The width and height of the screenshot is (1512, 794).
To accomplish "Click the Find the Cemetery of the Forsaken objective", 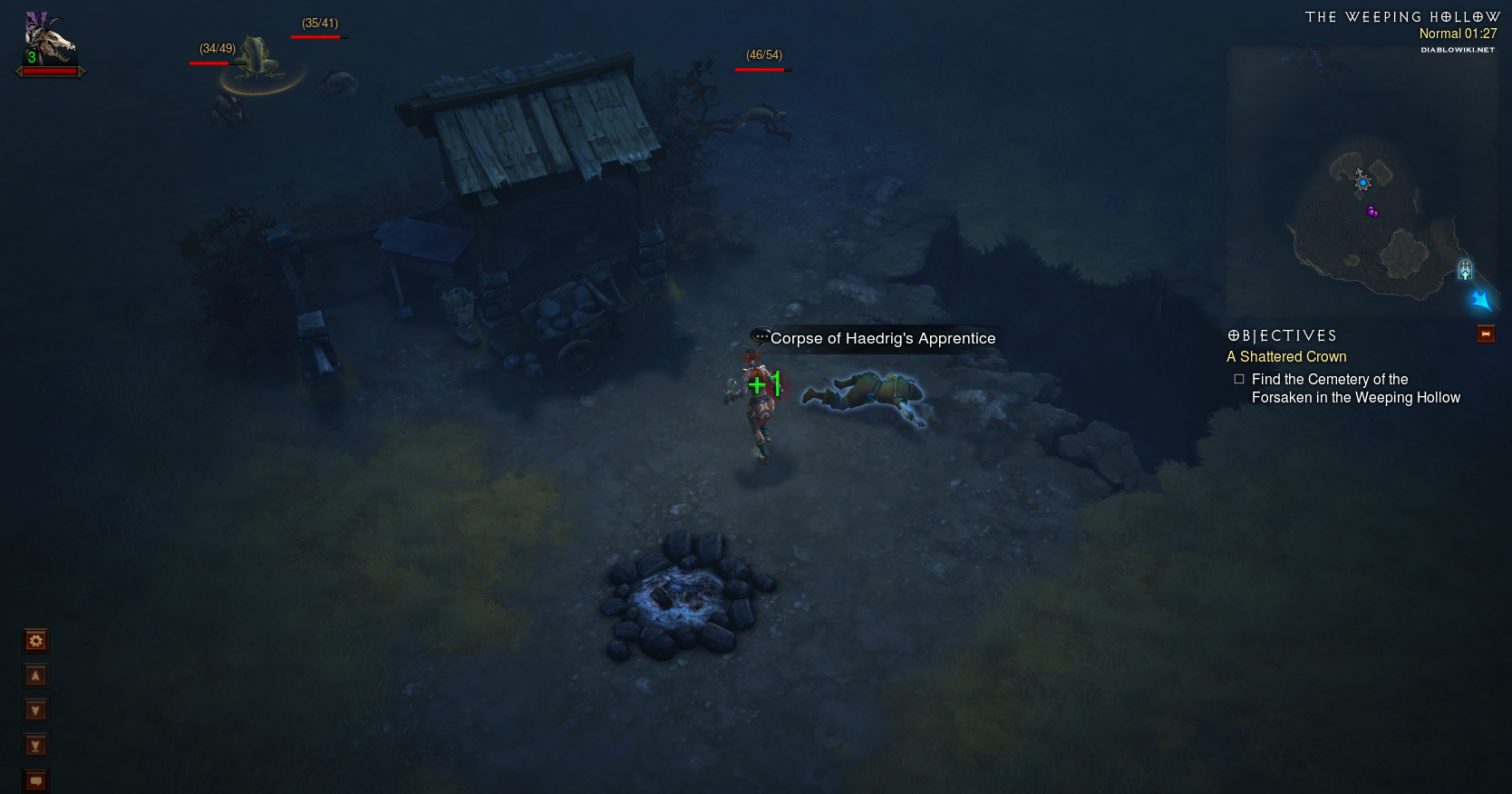I will point(1355,389).
